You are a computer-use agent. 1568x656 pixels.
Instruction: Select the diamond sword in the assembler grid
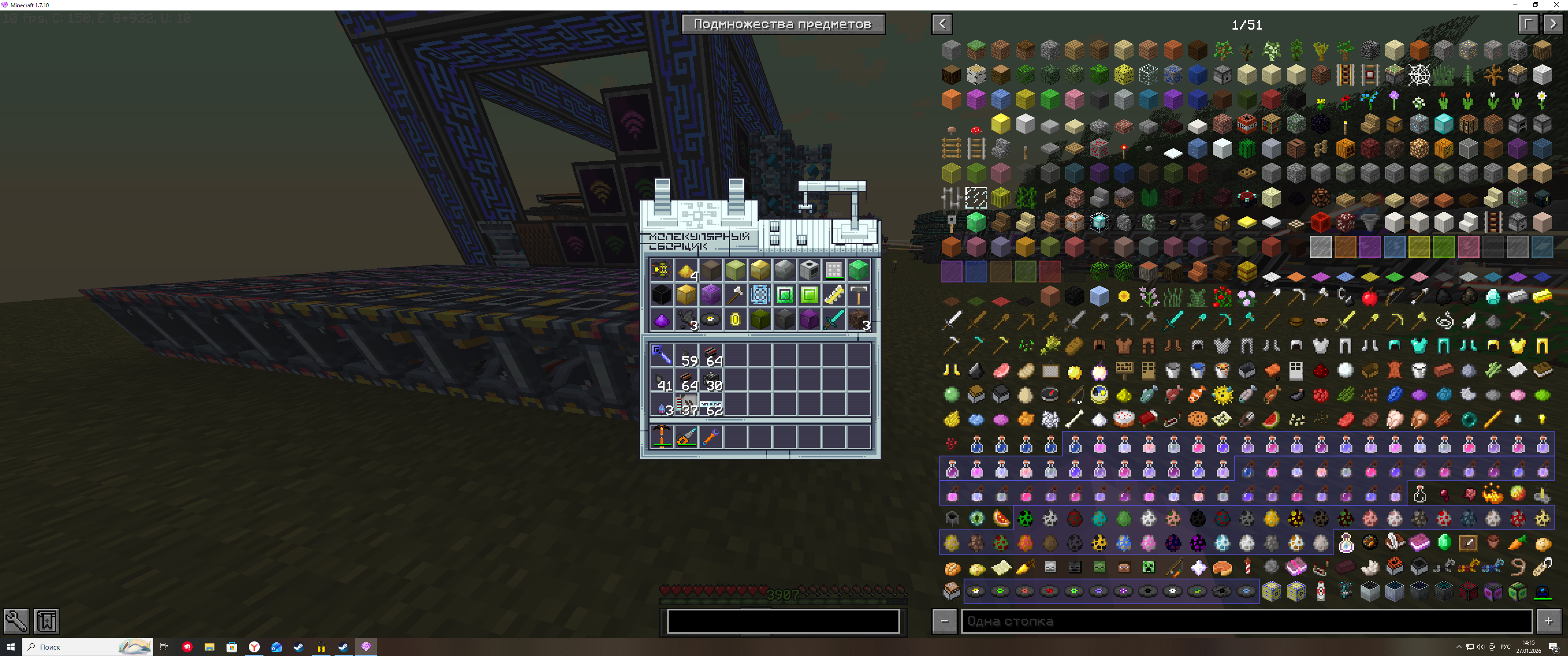[833, 319]
